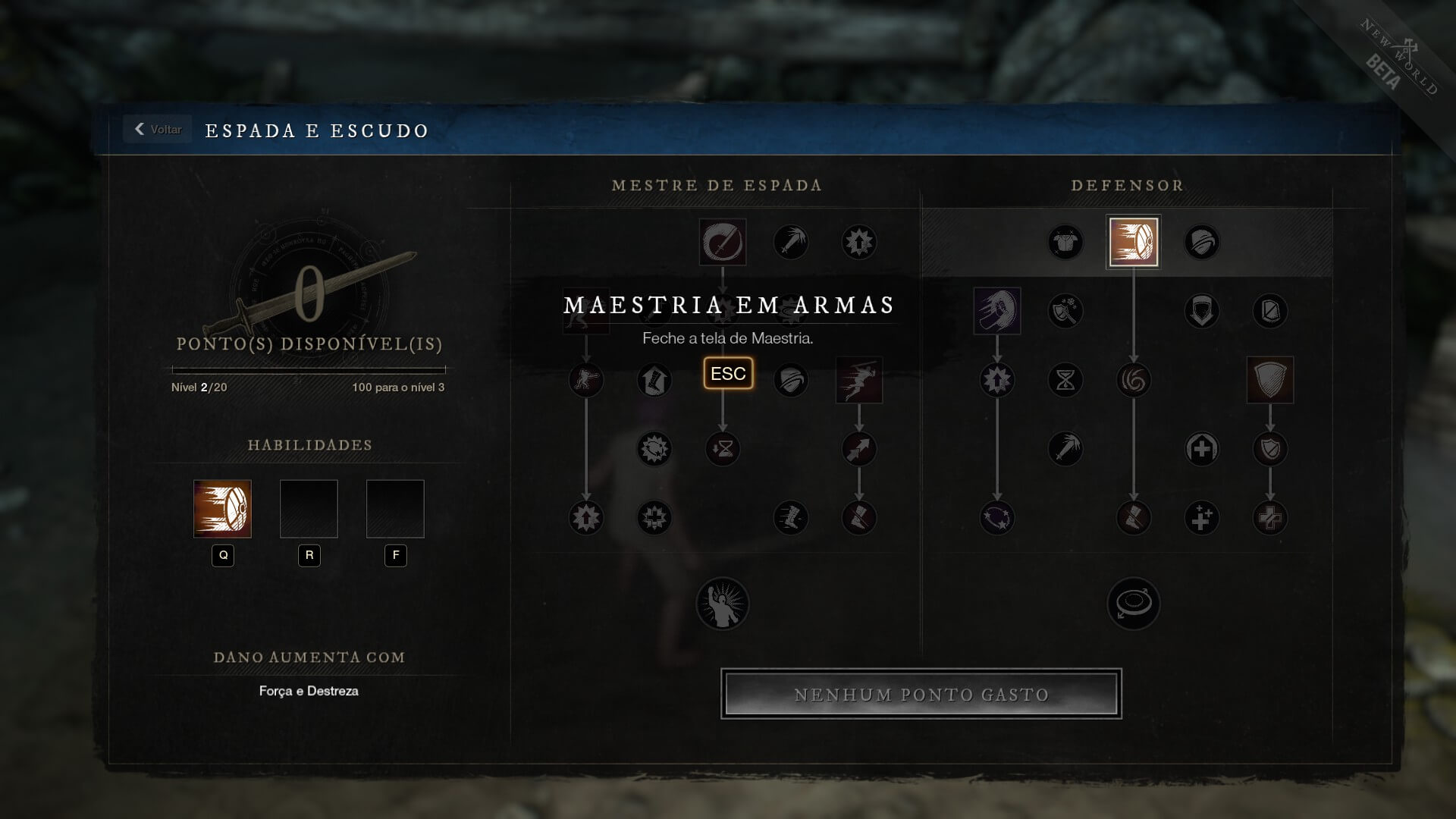This screenshot has height=819, width=1456.
Task: Select the Shield Bash skill in the Defensor tree
Action: (x=1133, y=242)
